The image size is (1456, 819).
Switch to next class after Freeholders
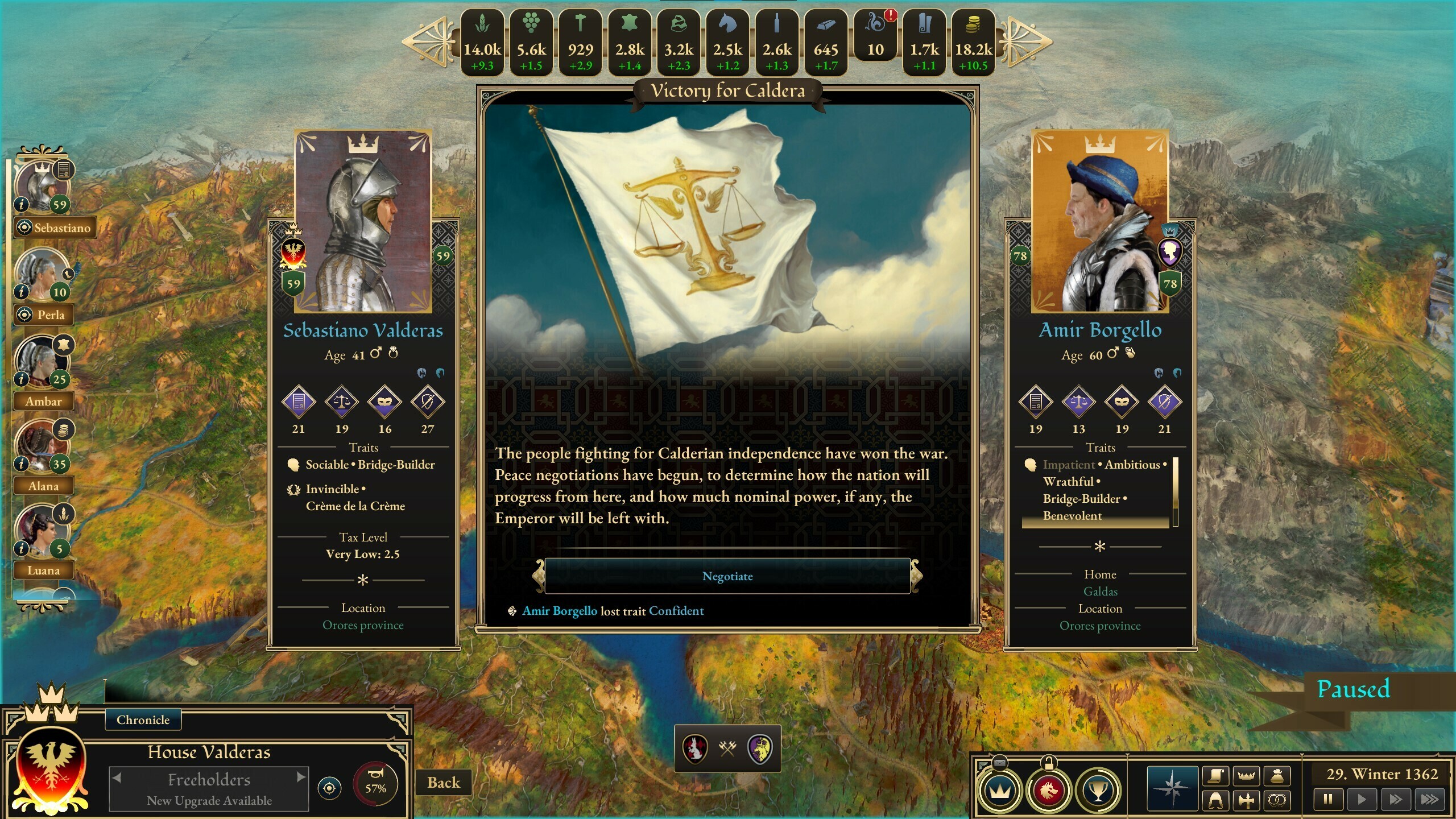coord(301,777)
